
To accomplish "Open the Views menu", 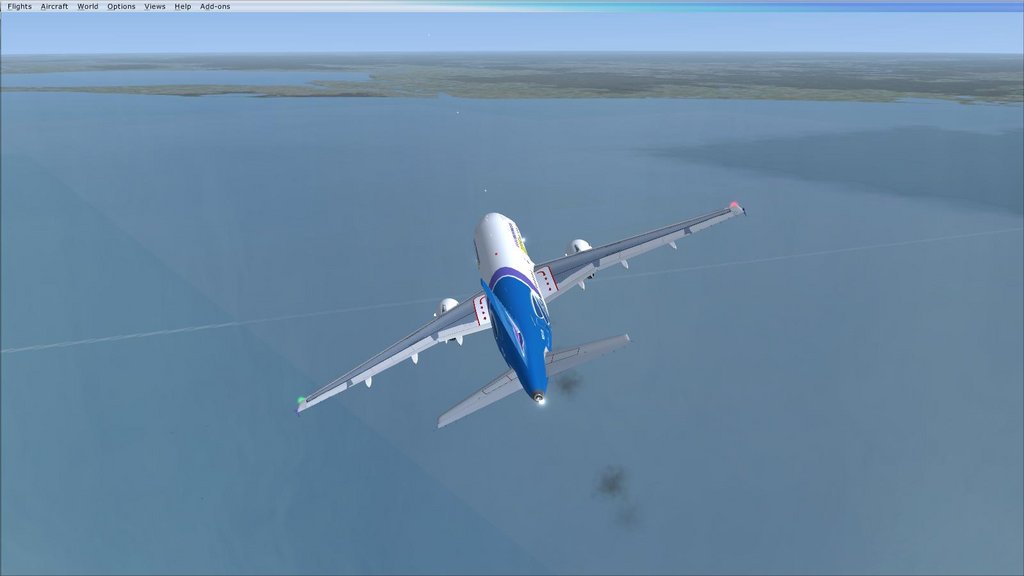I will (155, 6).
